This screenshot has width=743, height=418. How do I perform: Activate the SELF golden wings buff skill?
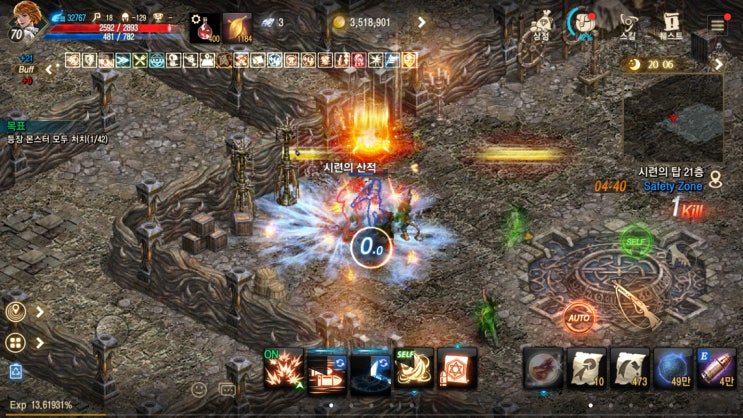coord(413,368)
